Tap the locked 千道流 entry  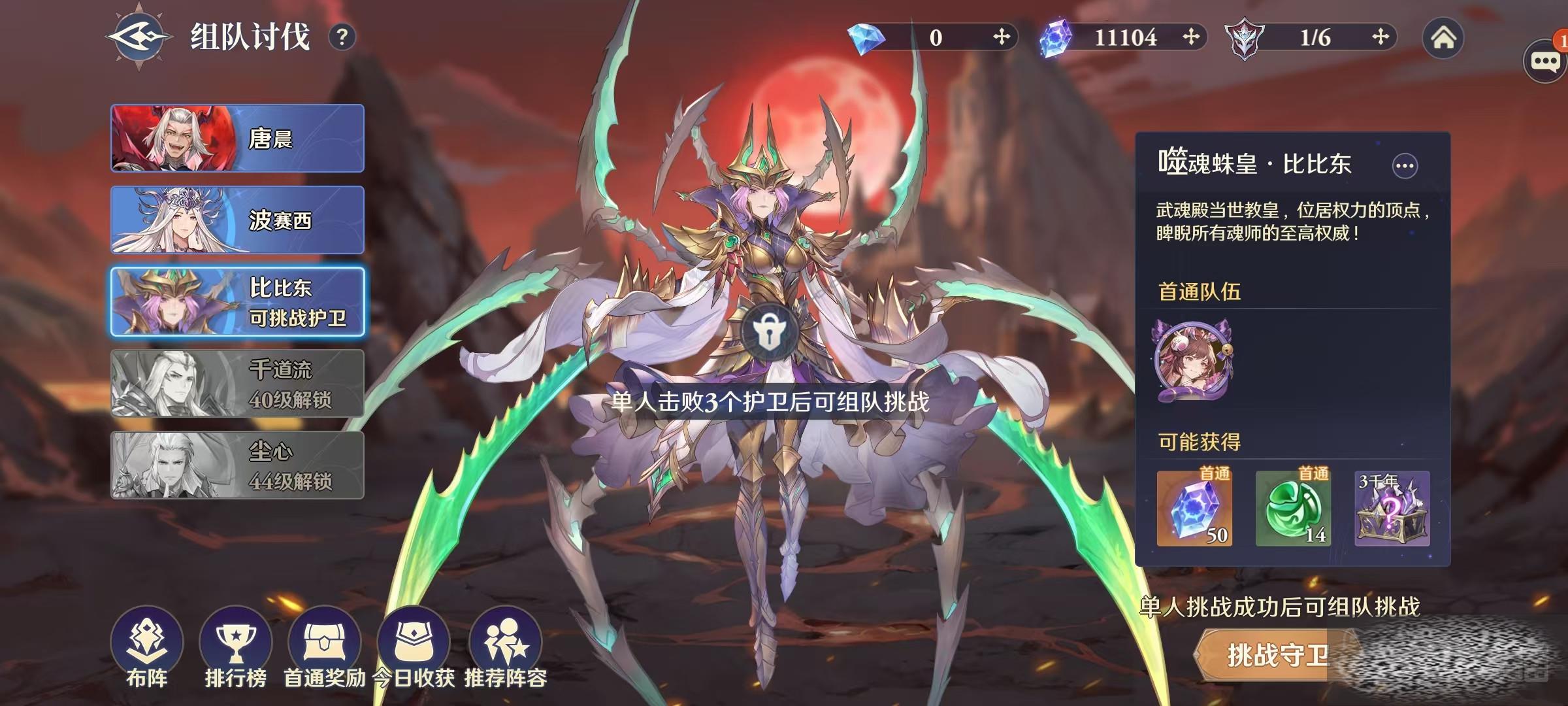(237, 384)
